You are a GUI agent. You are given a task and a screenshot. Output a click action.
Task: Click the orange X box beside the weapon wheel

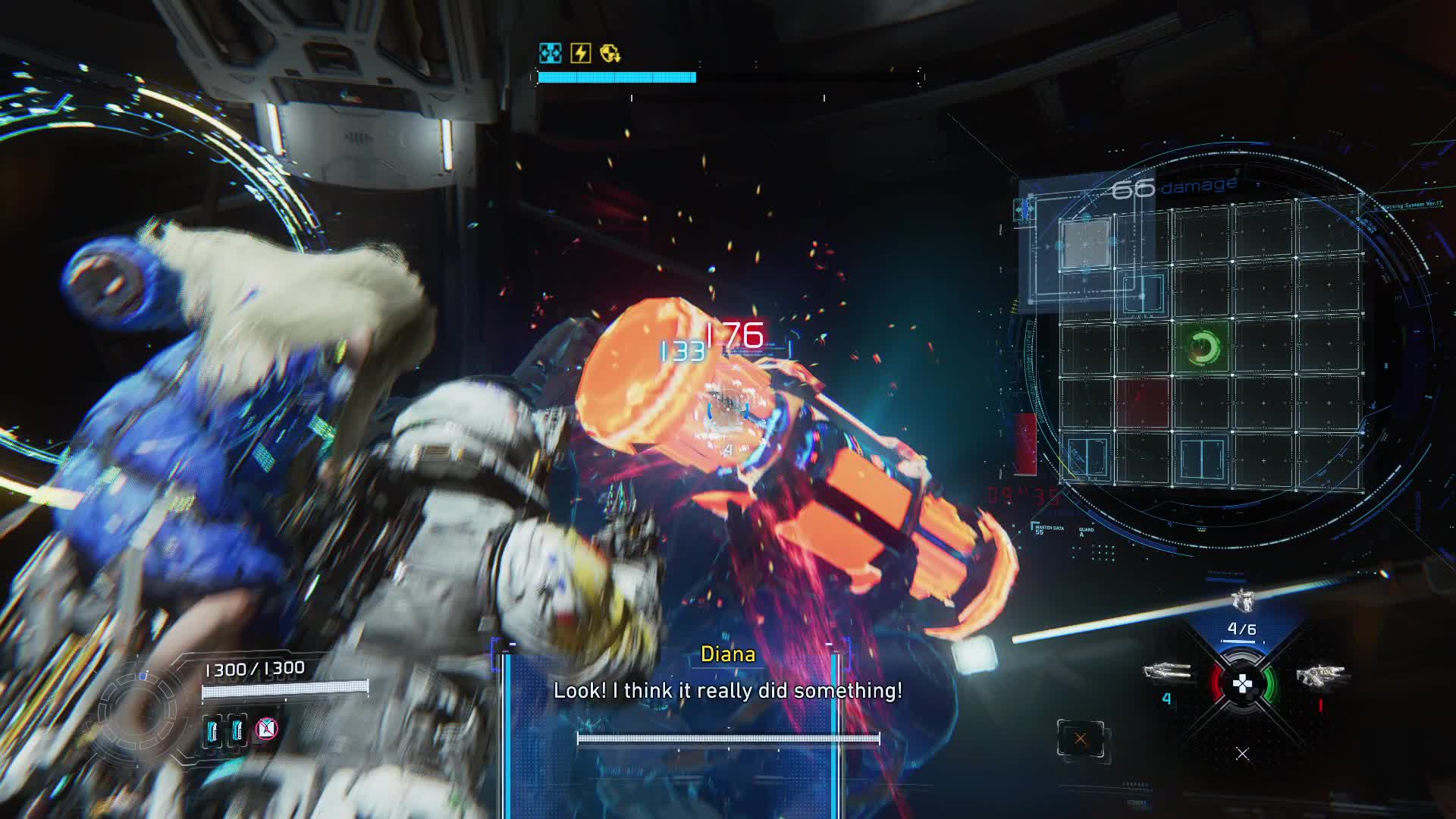point(1080,739)
